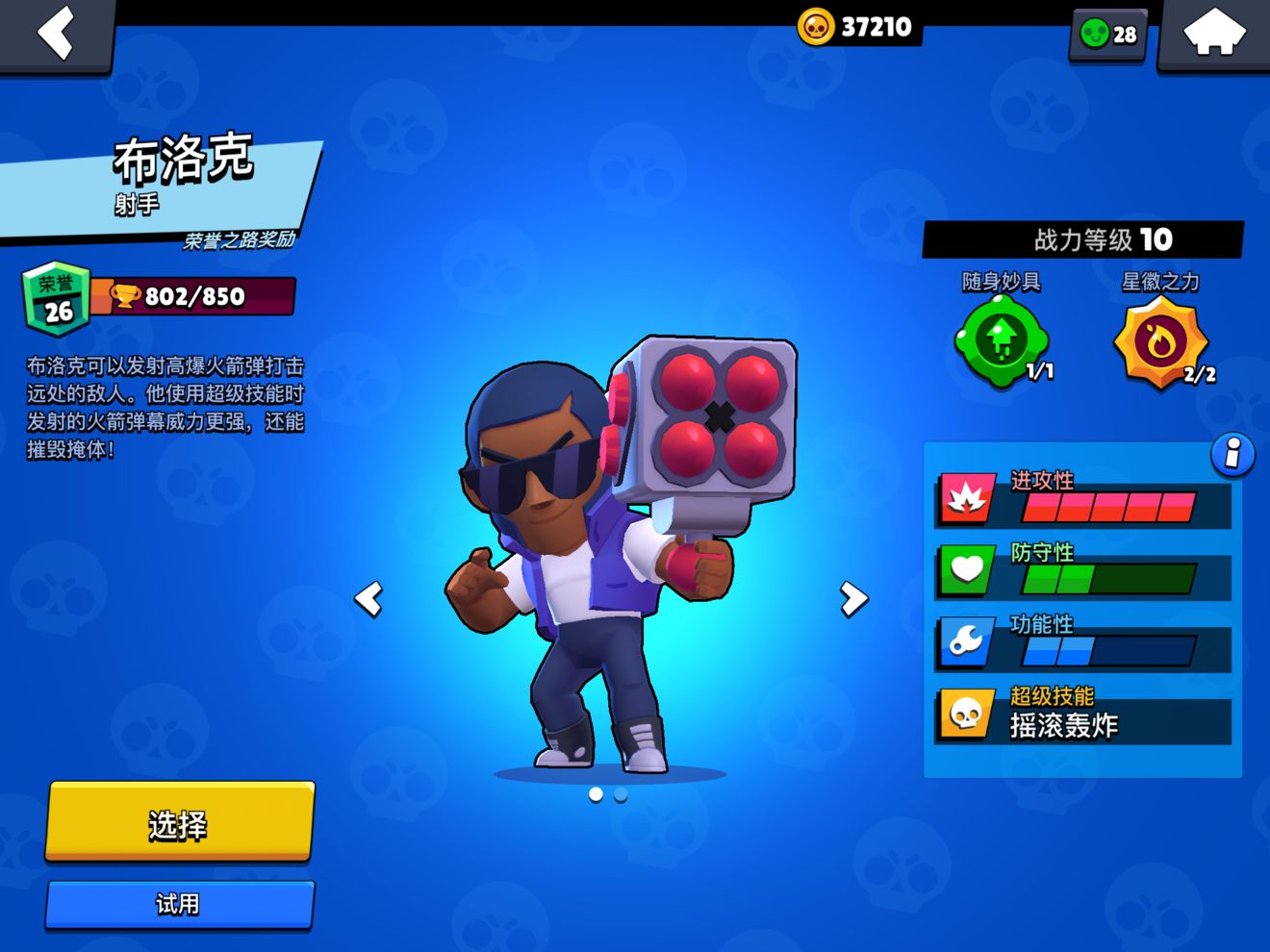Switch to the second skin page dot
1270x952 pixels.
[621, 795]
